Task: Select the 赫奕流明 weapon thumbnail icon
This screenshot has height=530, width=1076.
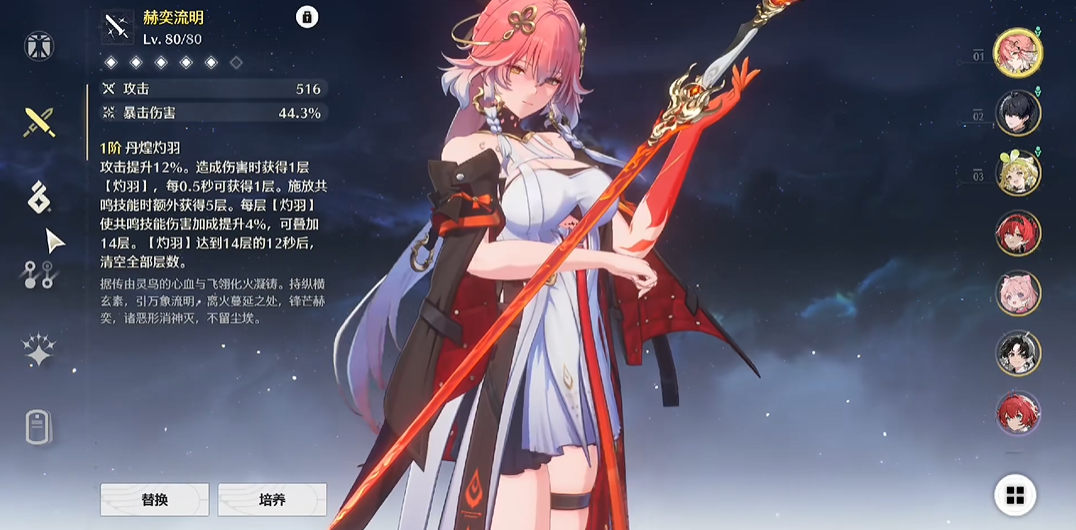Action: (x=118, y=27)
